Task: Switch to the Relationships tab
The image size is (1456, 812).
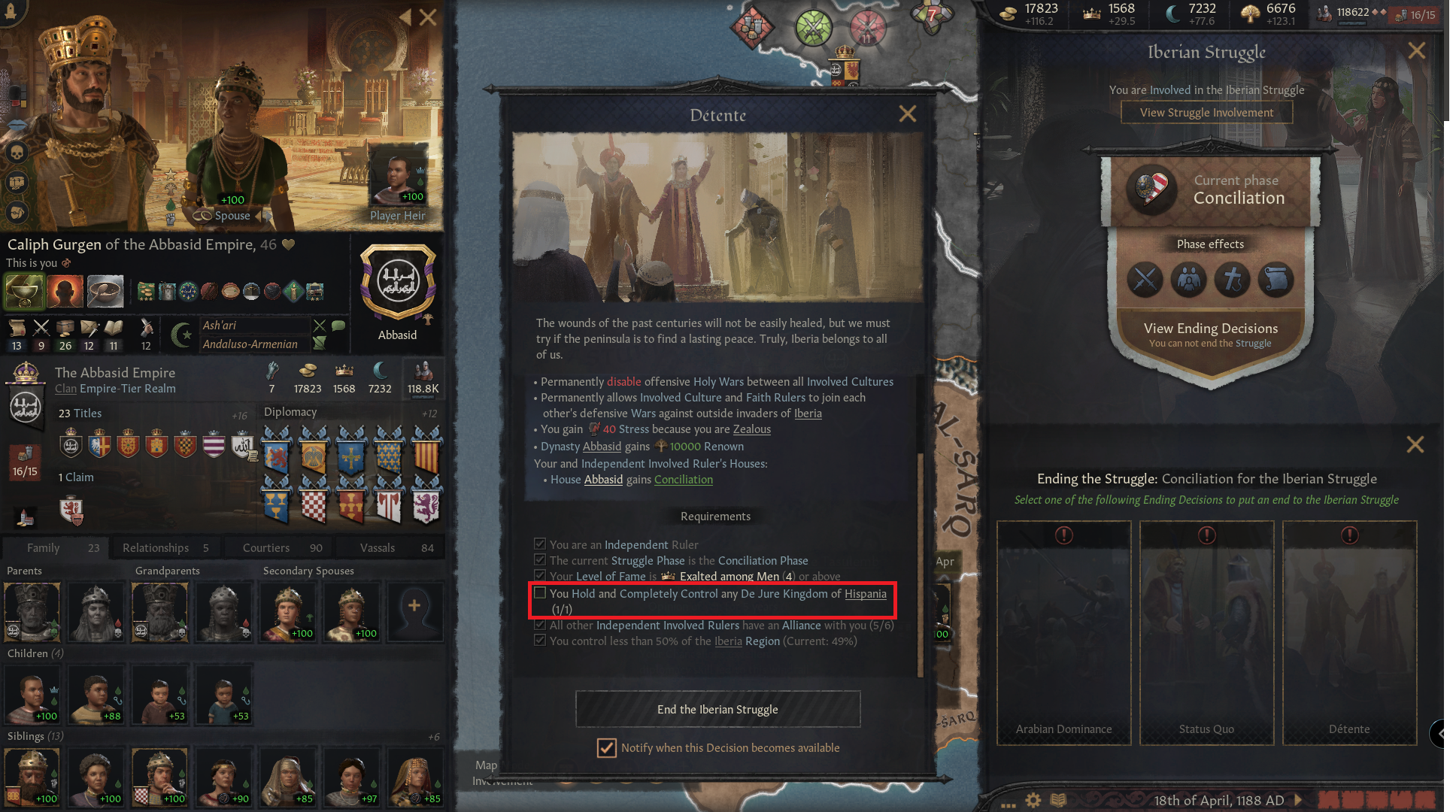Action: click(x=165, y=547)
